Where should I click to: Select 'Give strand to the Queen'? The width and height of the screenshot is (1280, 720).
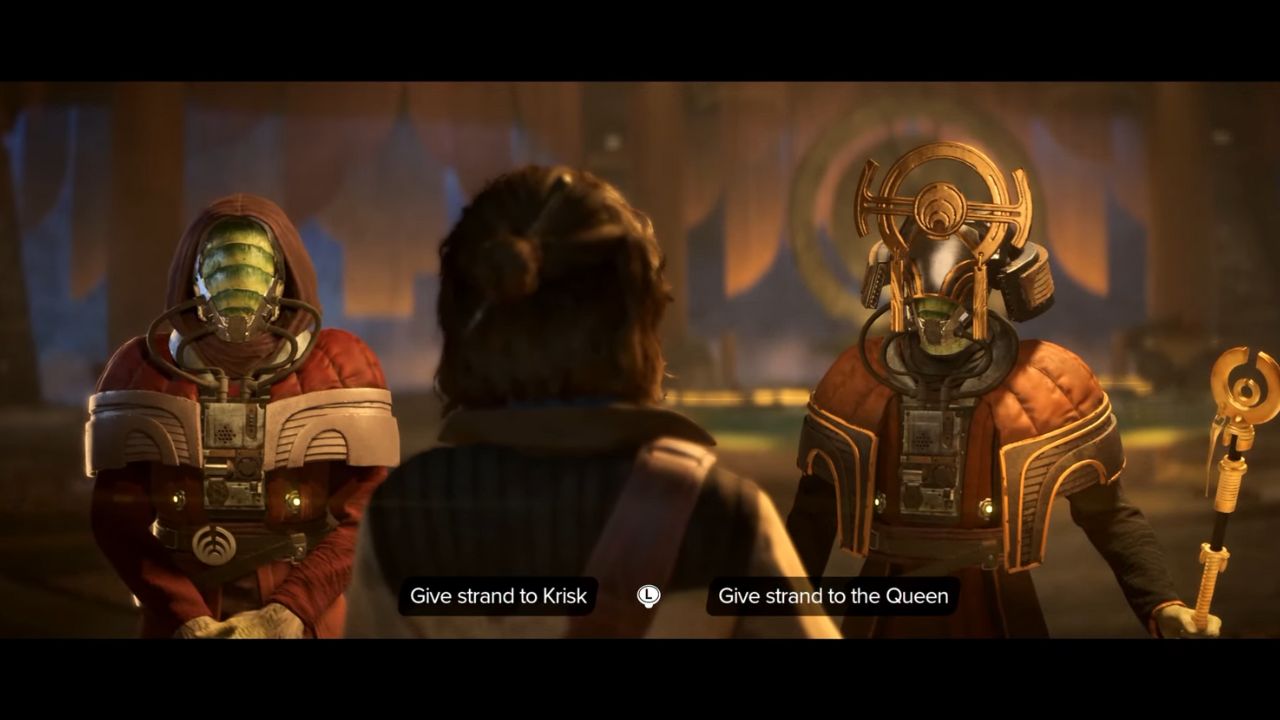(833, 596)
